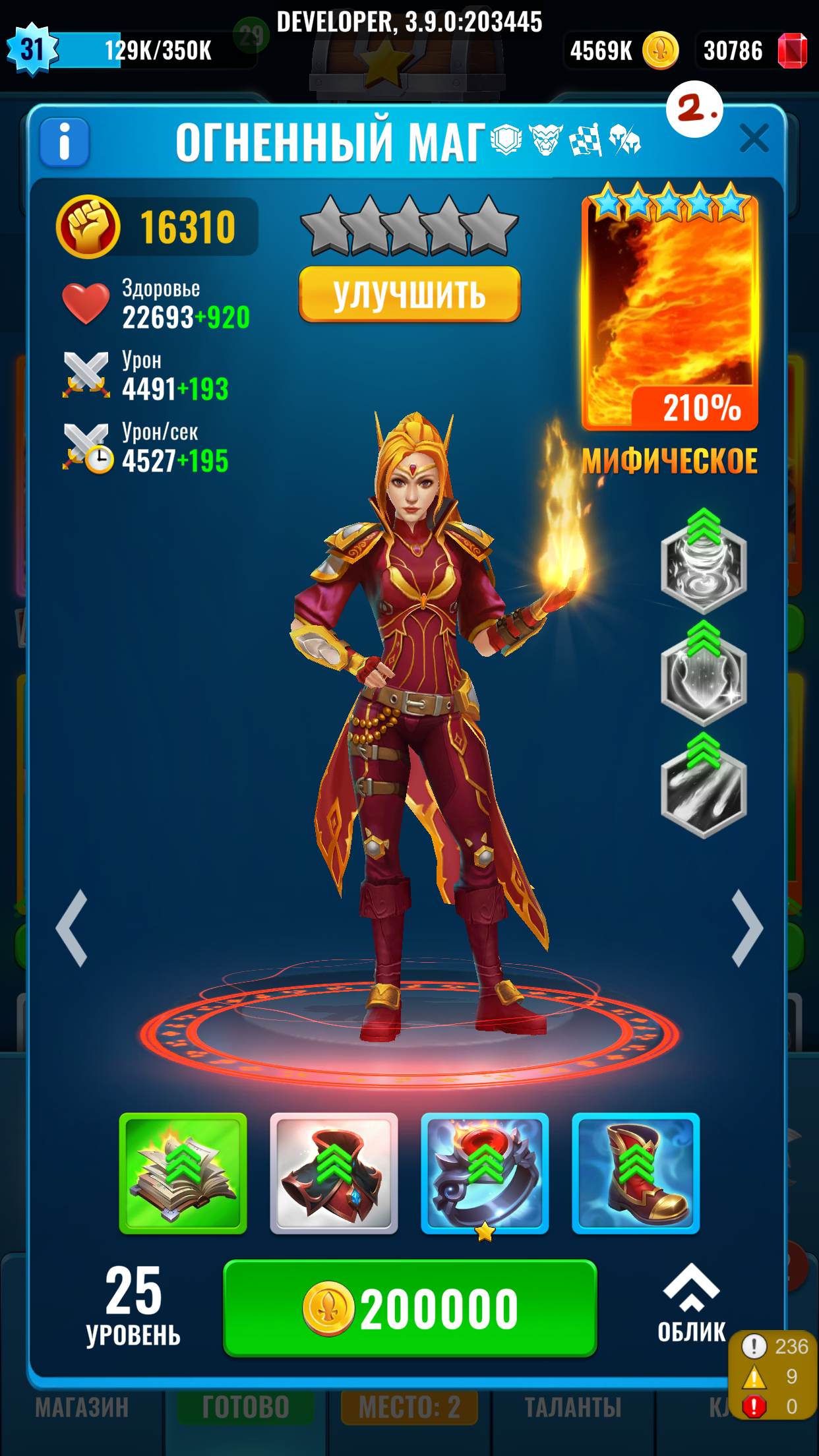Select the red robe equipment slot
Screen dimensions: 819x1456
point(334,1173)
